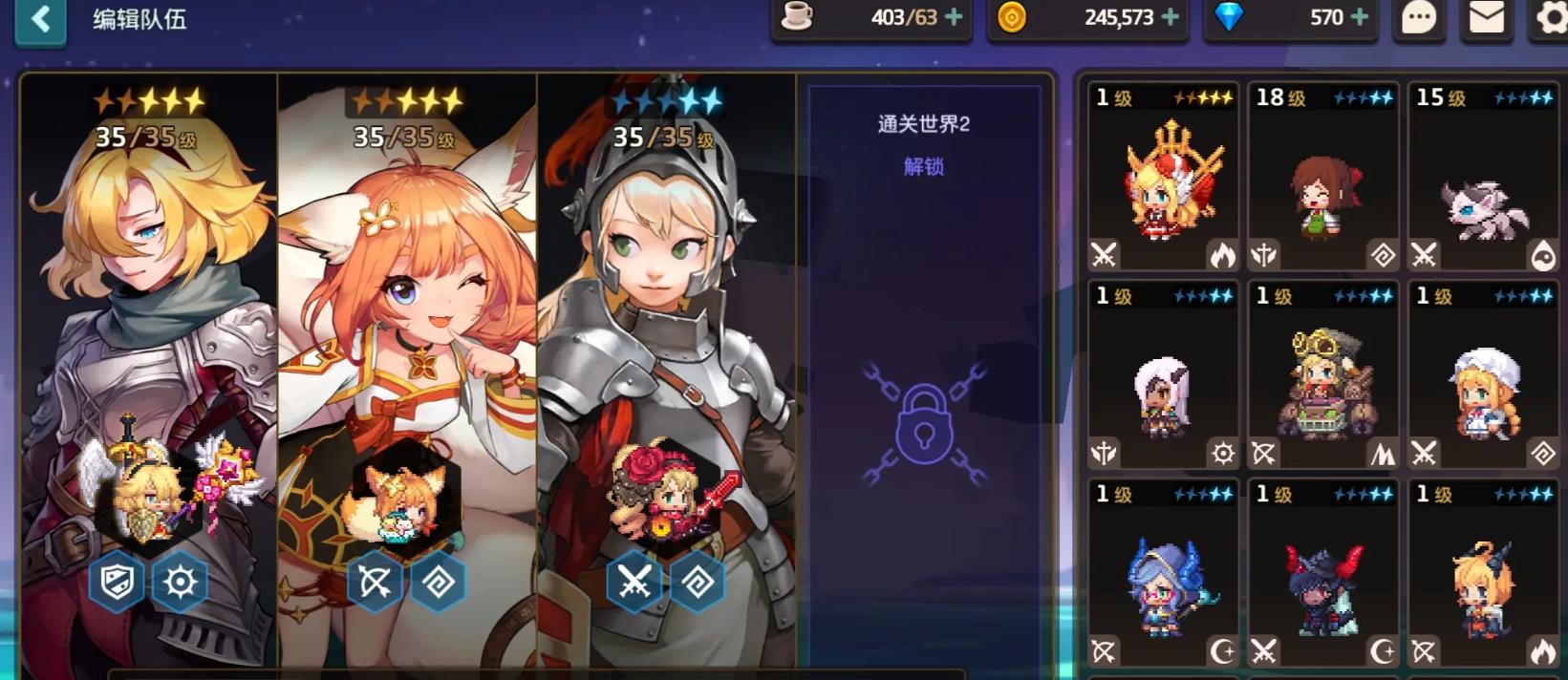Go back using the arrow button
Image resolution: width=1568 pixels, height=680 pixels.
pyautogui.click(x=40, y=19)
